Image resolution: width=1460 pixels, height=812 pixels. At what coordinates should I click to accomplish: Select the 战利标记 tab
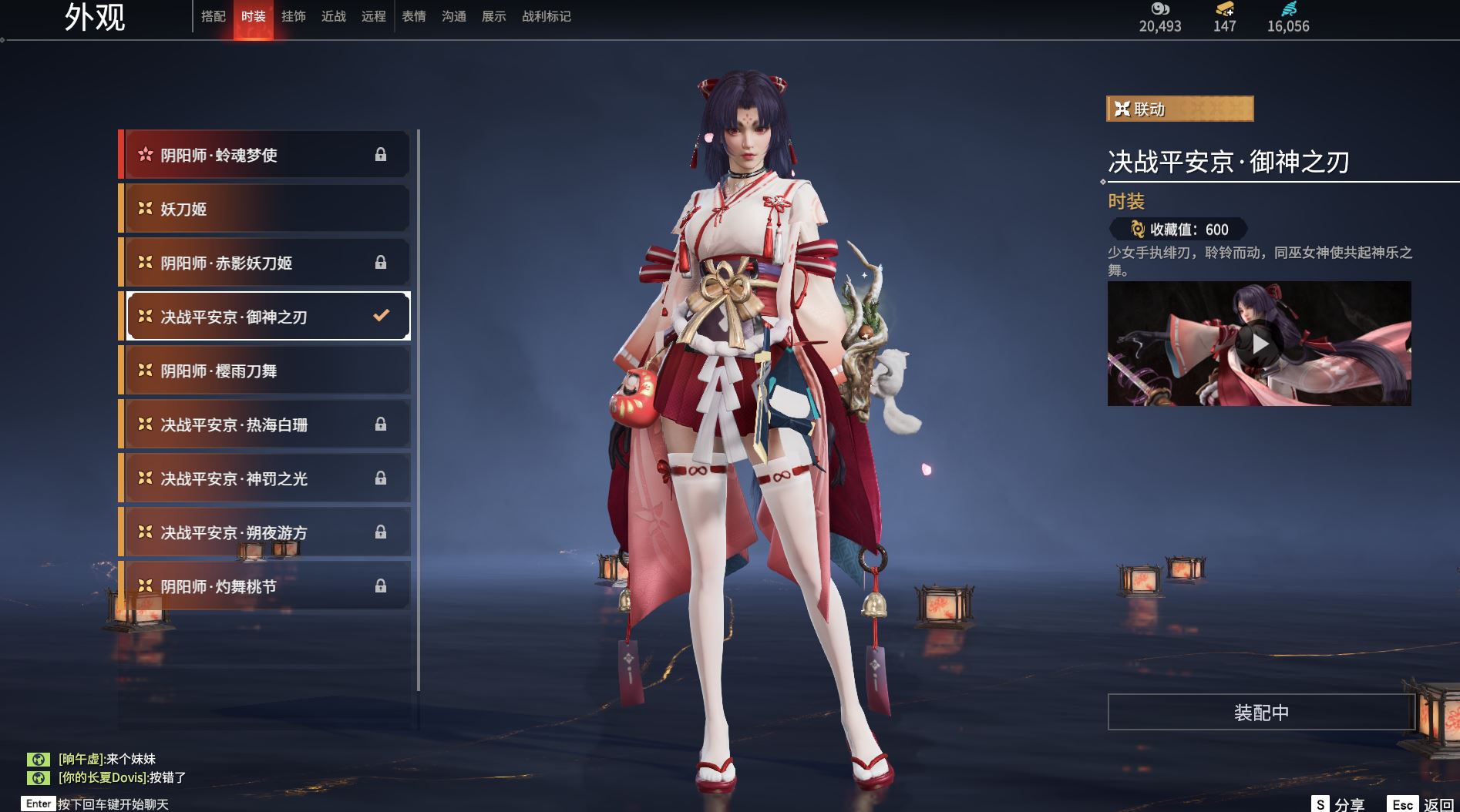pyautogui.click(x=547, y=16)
